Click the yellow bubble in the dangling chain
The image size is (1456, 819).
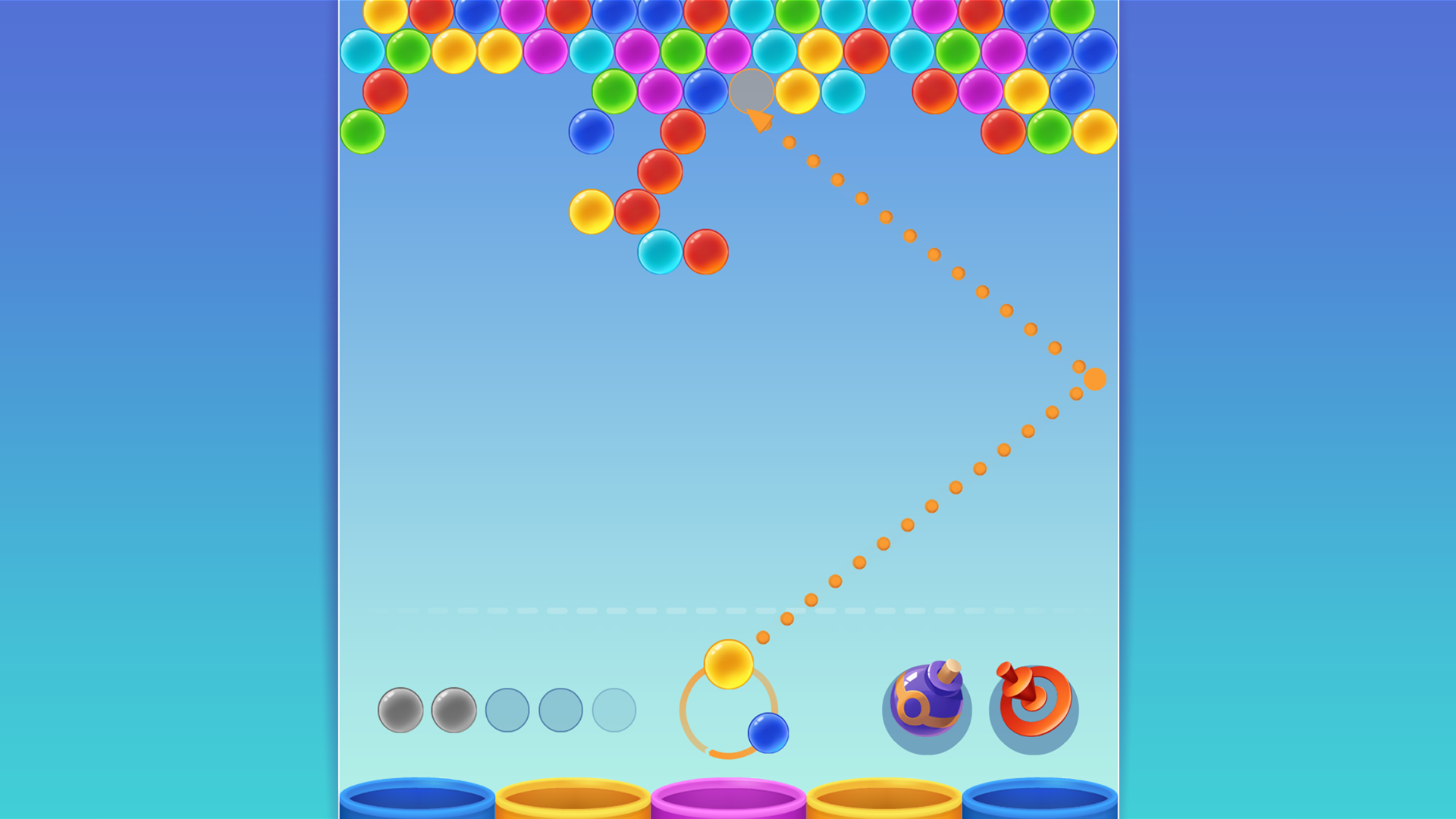pyautogui.click(x=592, y=212)
